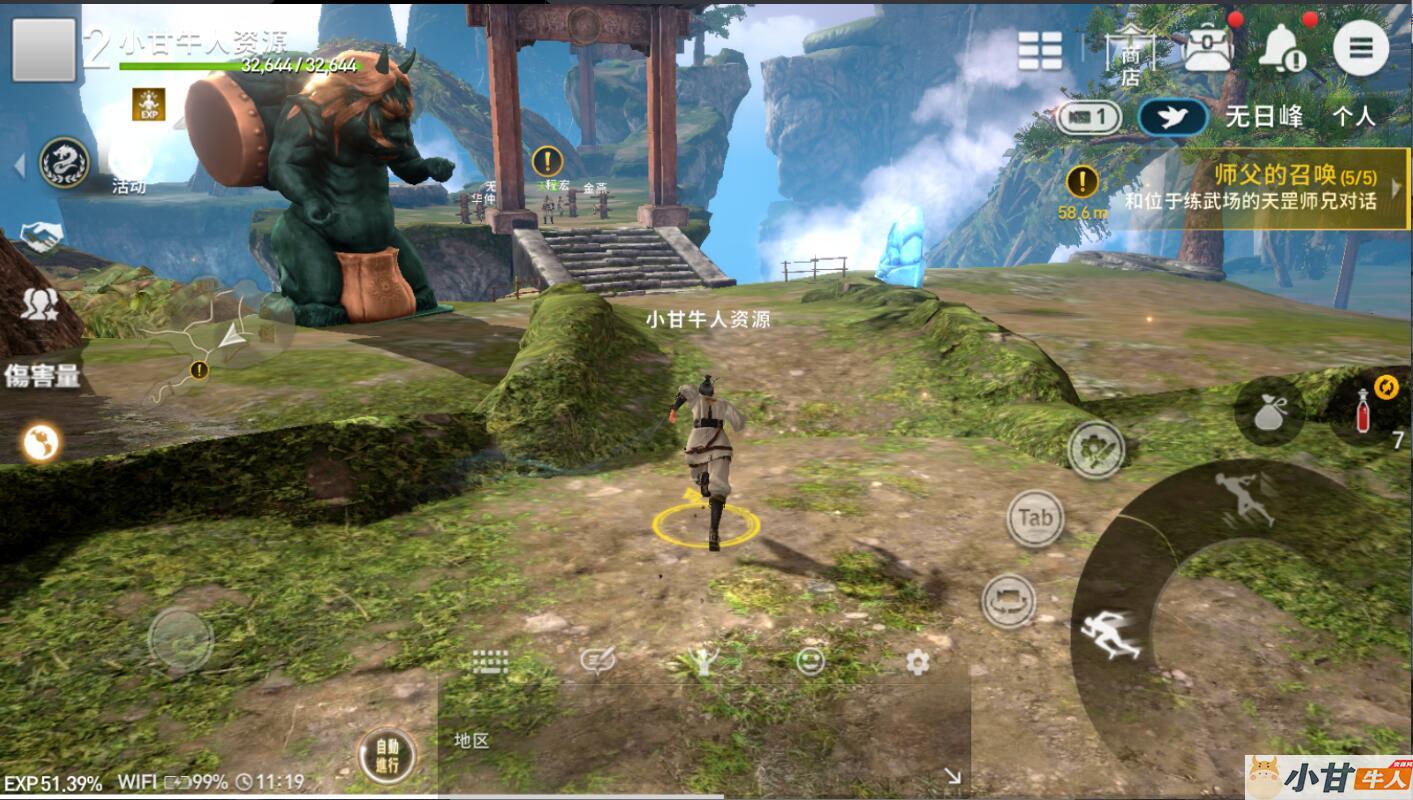Open the channel 1 selector
Screen dimensions: 1413x800
1089,118
